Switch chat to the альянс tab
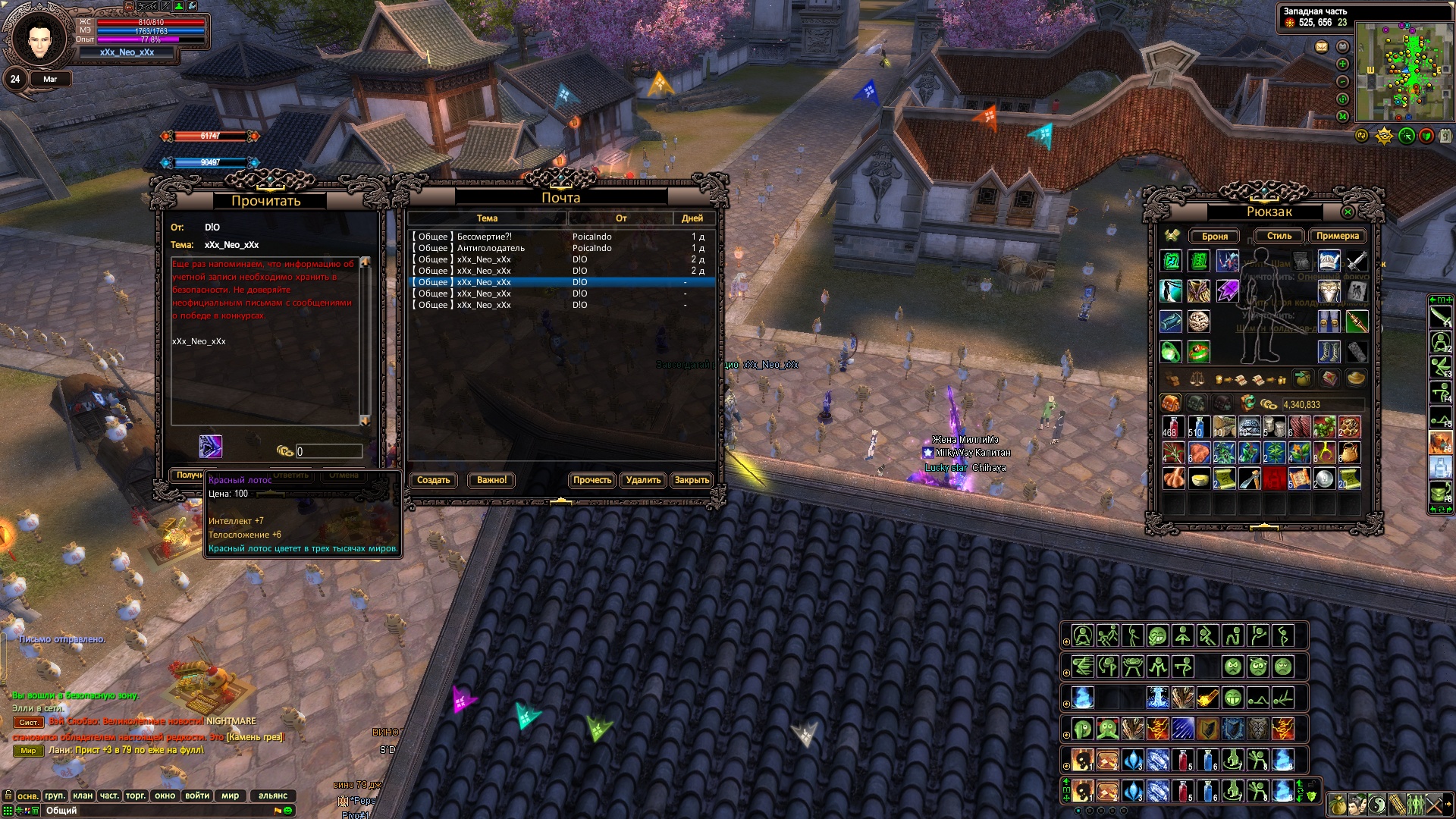Viewport: 1456px width, 819px height. click(x=273, y=795)
